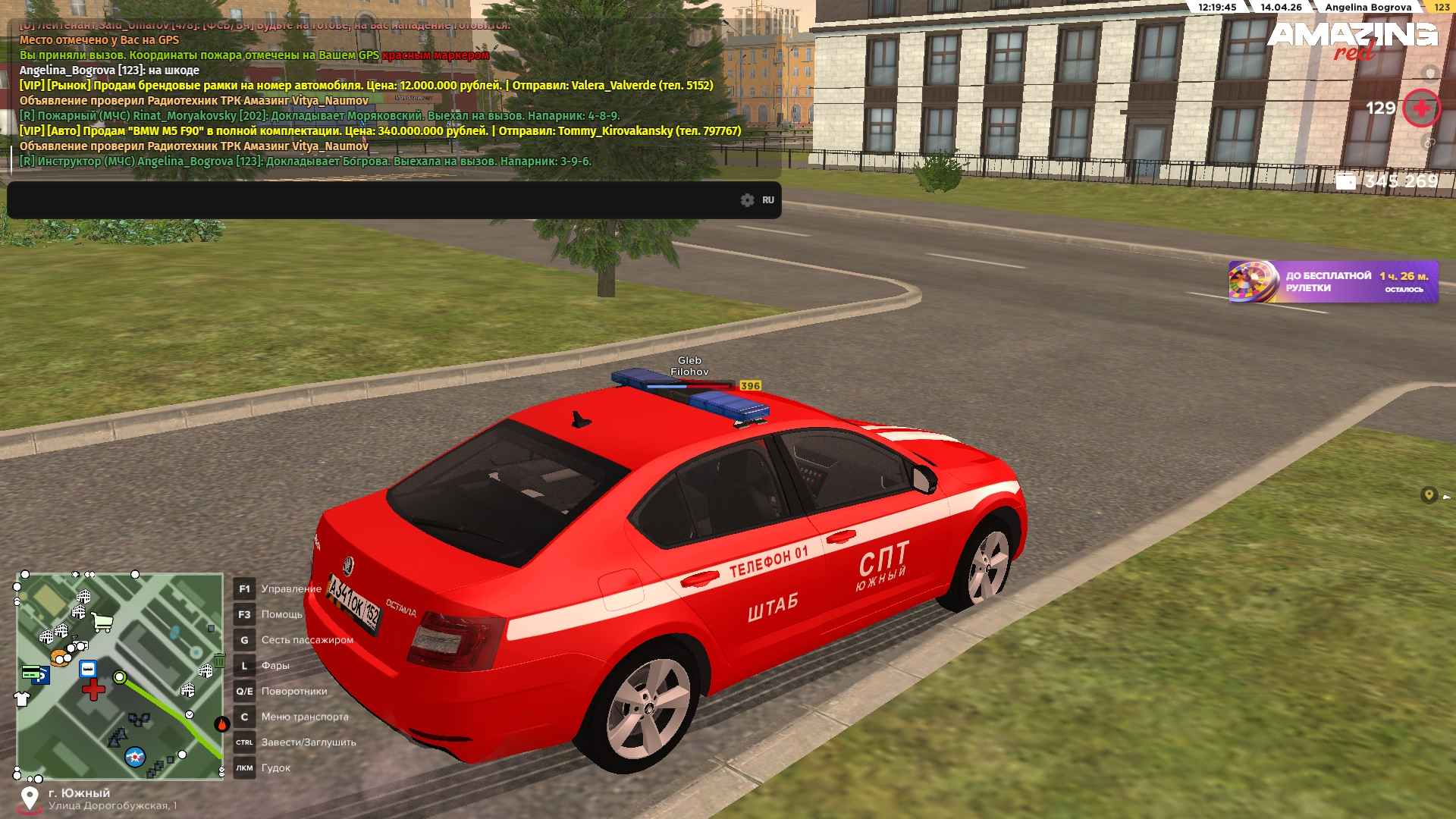Toggle the RU chat language indicator

coord(768,200)
